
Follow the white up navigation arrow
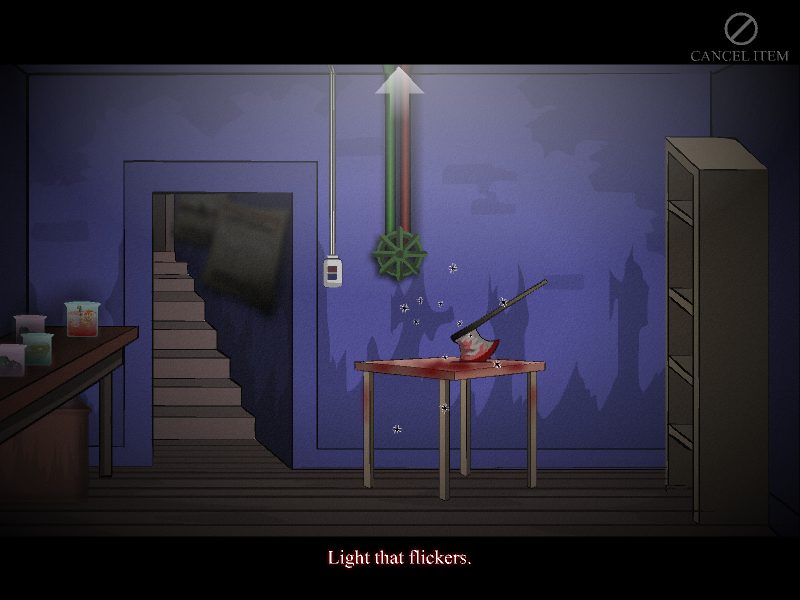point(399,81)
